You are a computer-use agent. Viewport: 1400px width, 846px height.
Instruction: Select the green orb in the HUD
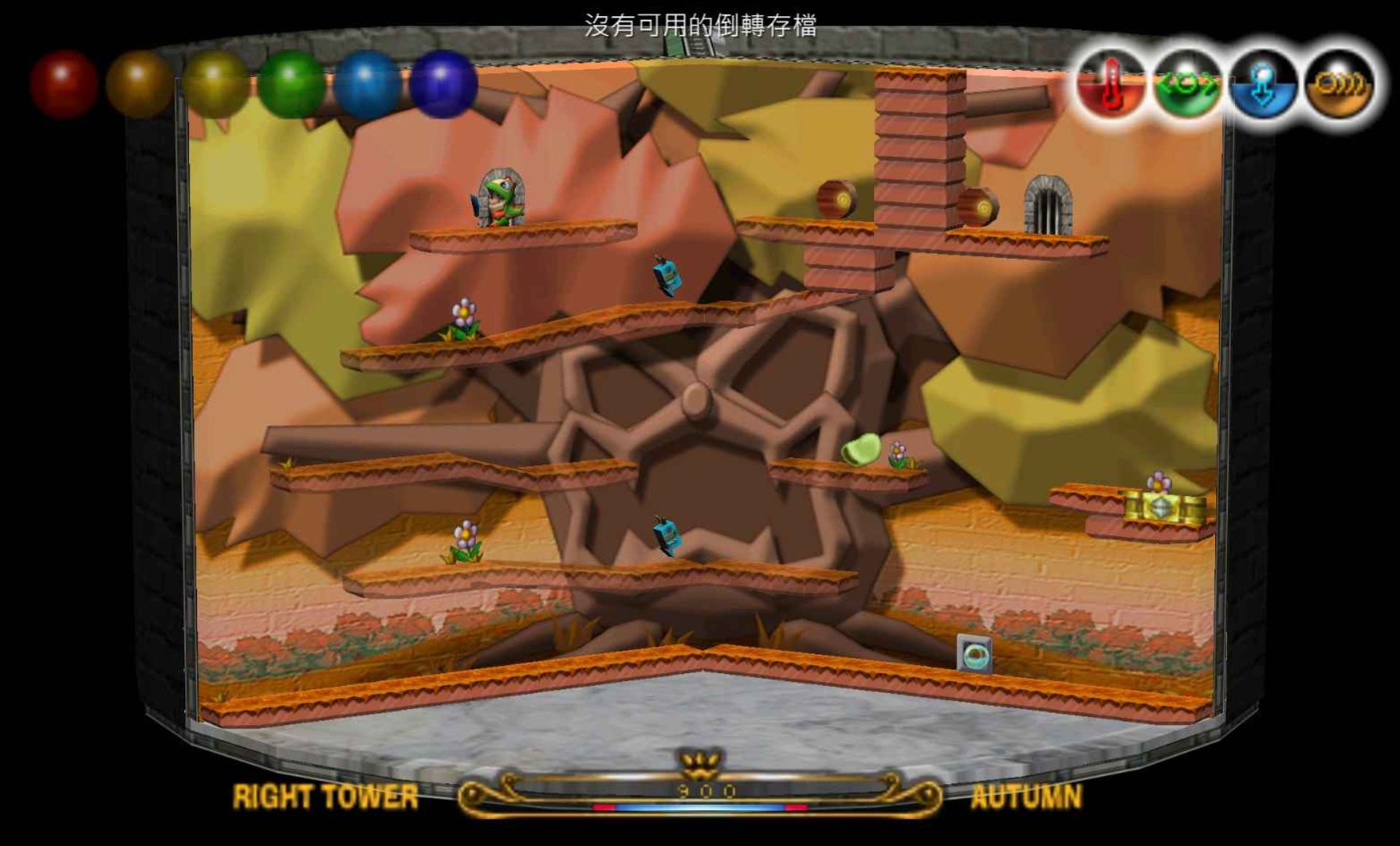pyautogui.click(x=292, y=84)
